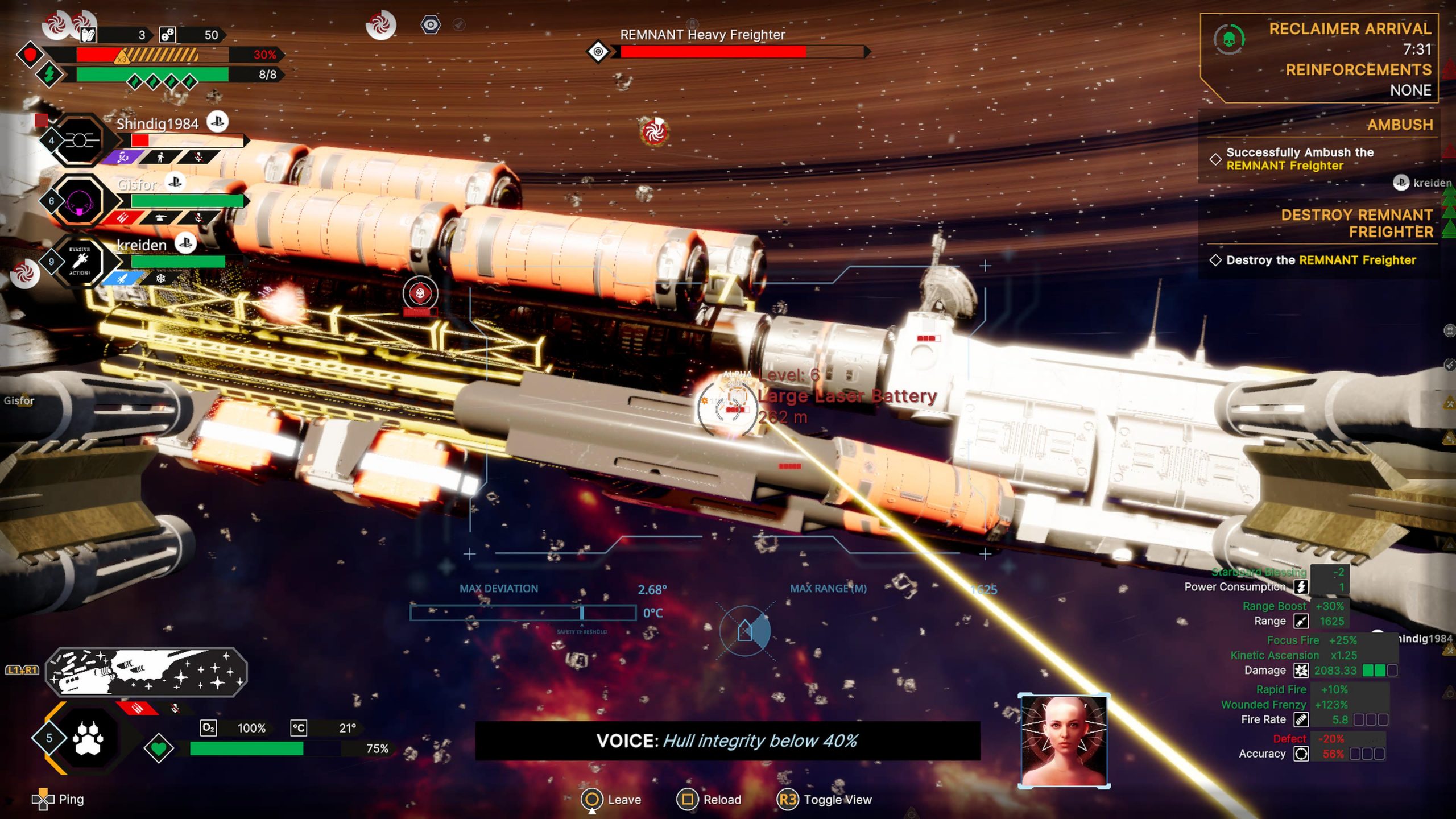Image resolution: width=1456 pixels, height=819 pixels.
Task: Select Shindig1984's hexagonal crew icon
Action: tap(79, 140)
